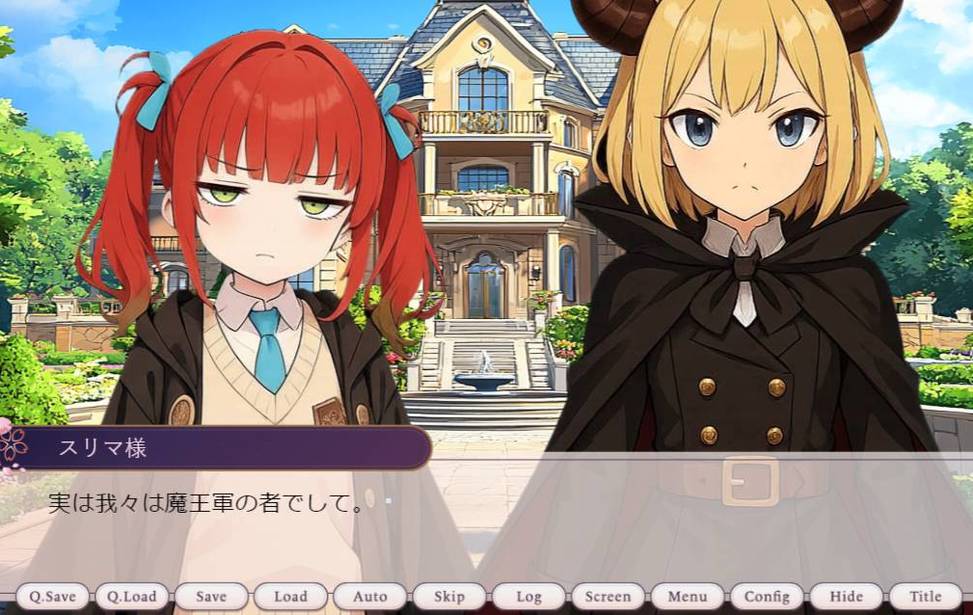Hide the dialogue window

pos(846,596)
